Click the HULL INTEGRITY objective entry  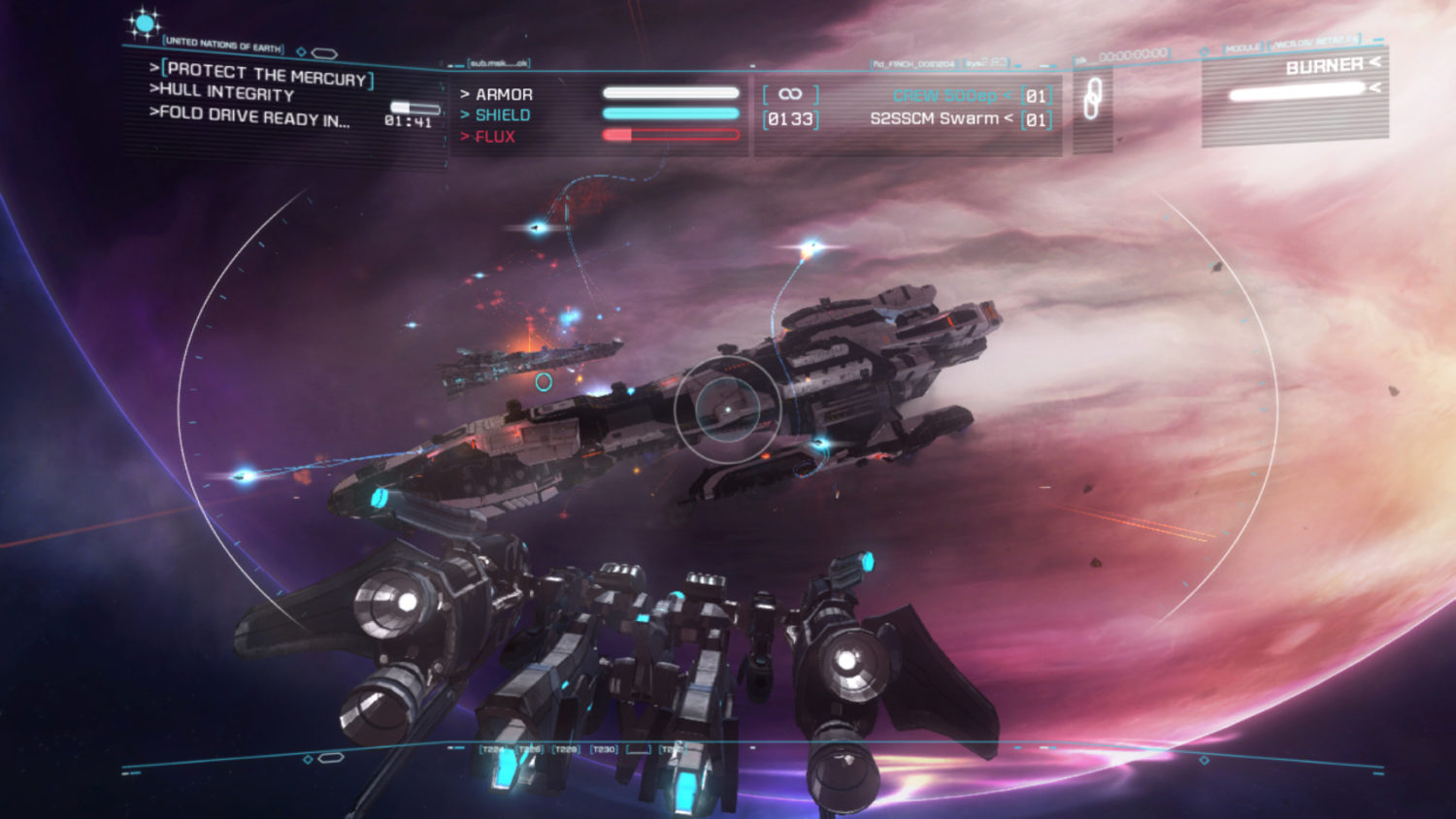click(221, 92)
